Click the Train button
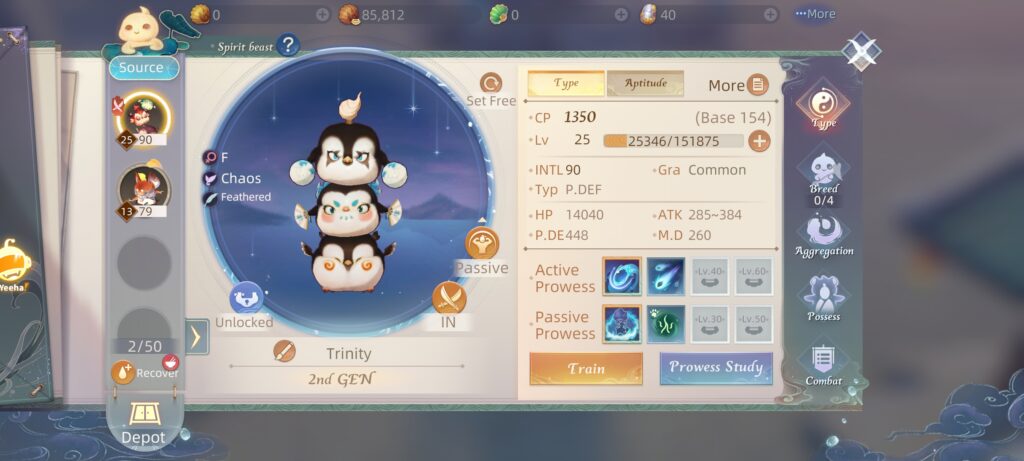 pyautogui.click(x=586, y=368)
